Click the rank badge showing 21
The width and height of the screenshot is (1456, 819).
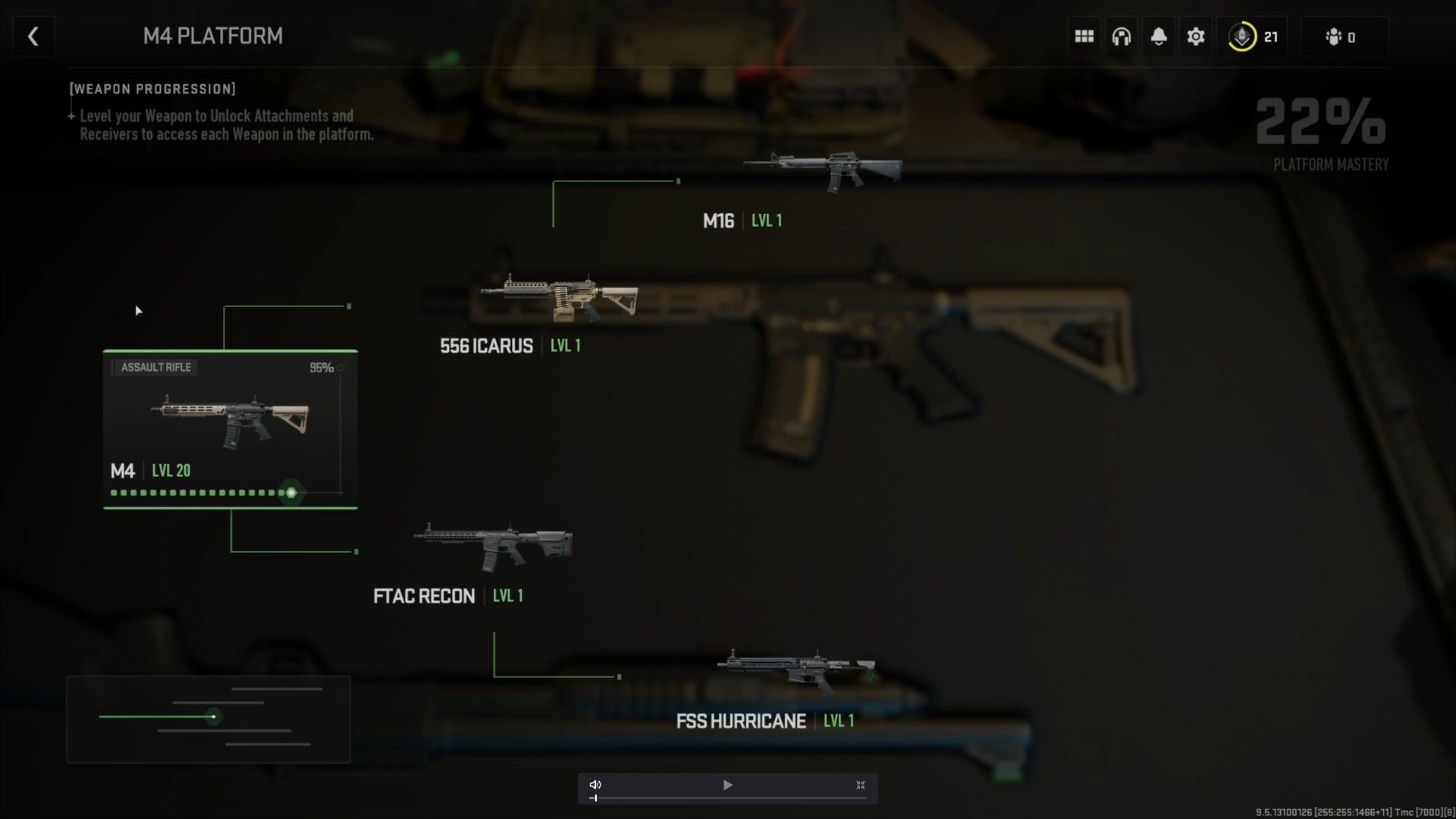1252,36
